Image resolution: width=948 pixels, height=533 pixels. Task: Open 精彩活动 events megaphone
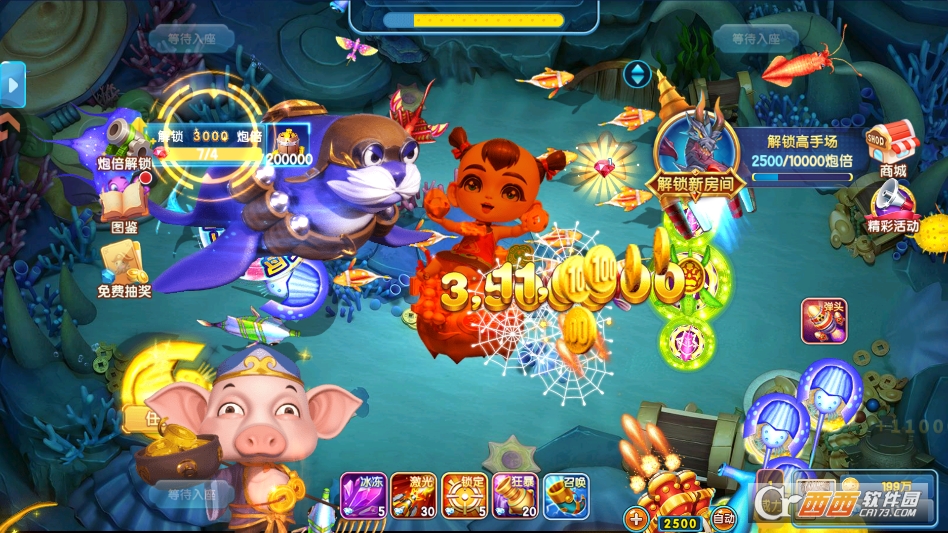[x=892, y=205]
